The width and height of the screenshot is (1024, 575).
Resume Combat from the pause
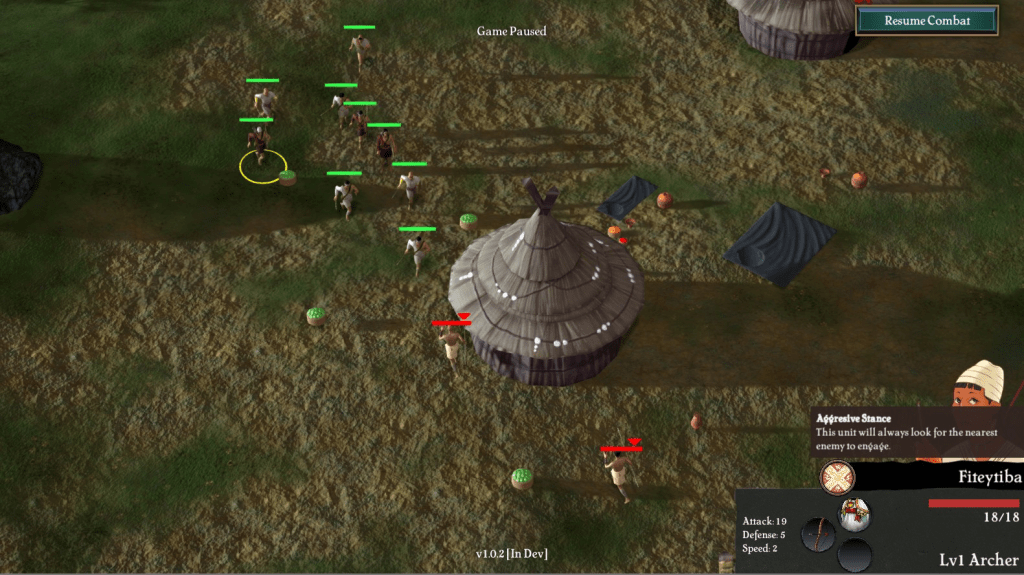[x=927, y=20]
